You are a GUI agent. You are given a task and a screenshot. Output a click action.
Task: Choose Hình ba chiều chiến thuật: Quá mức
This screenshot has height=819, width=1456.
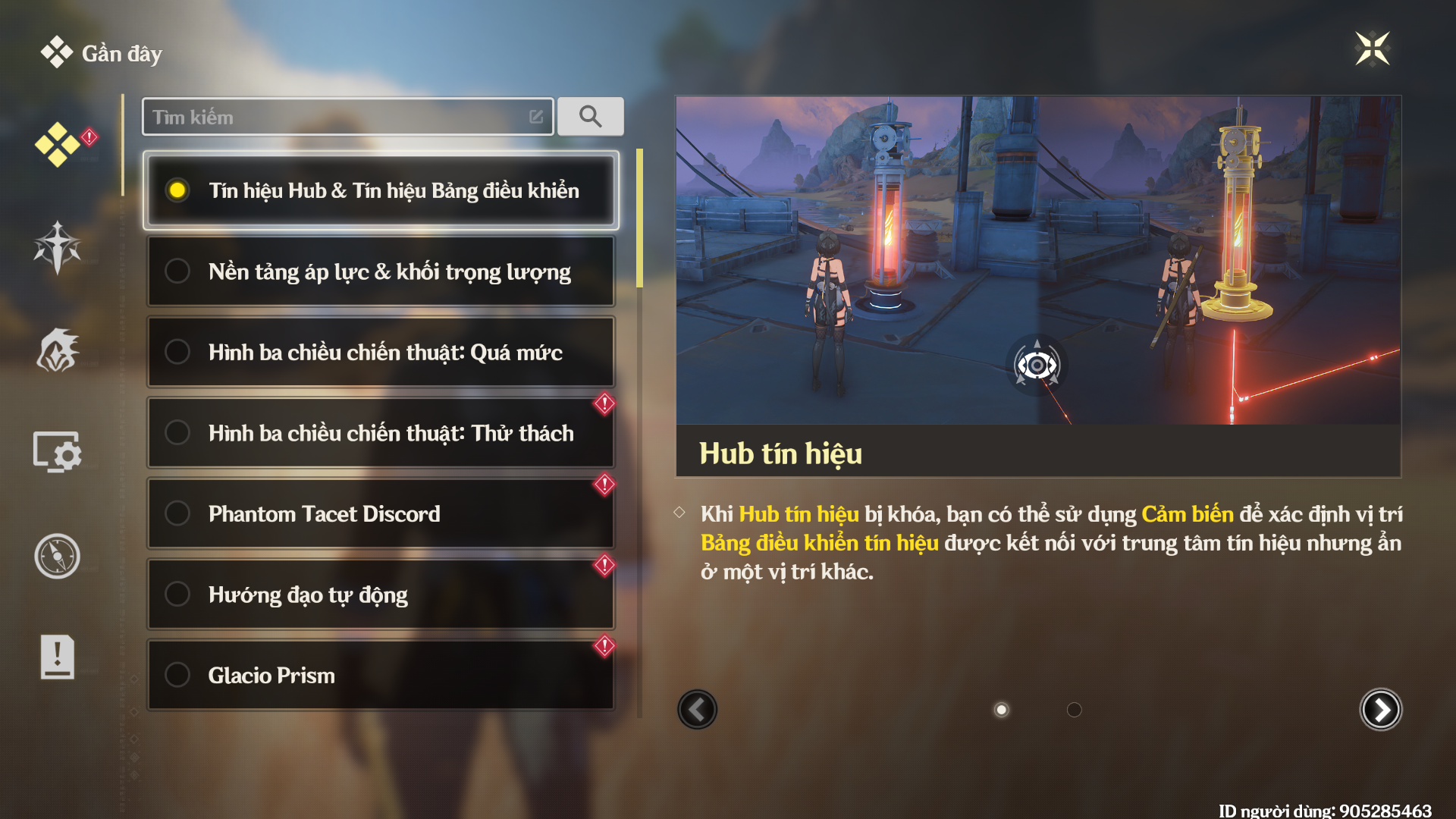(x=381, y=353)
